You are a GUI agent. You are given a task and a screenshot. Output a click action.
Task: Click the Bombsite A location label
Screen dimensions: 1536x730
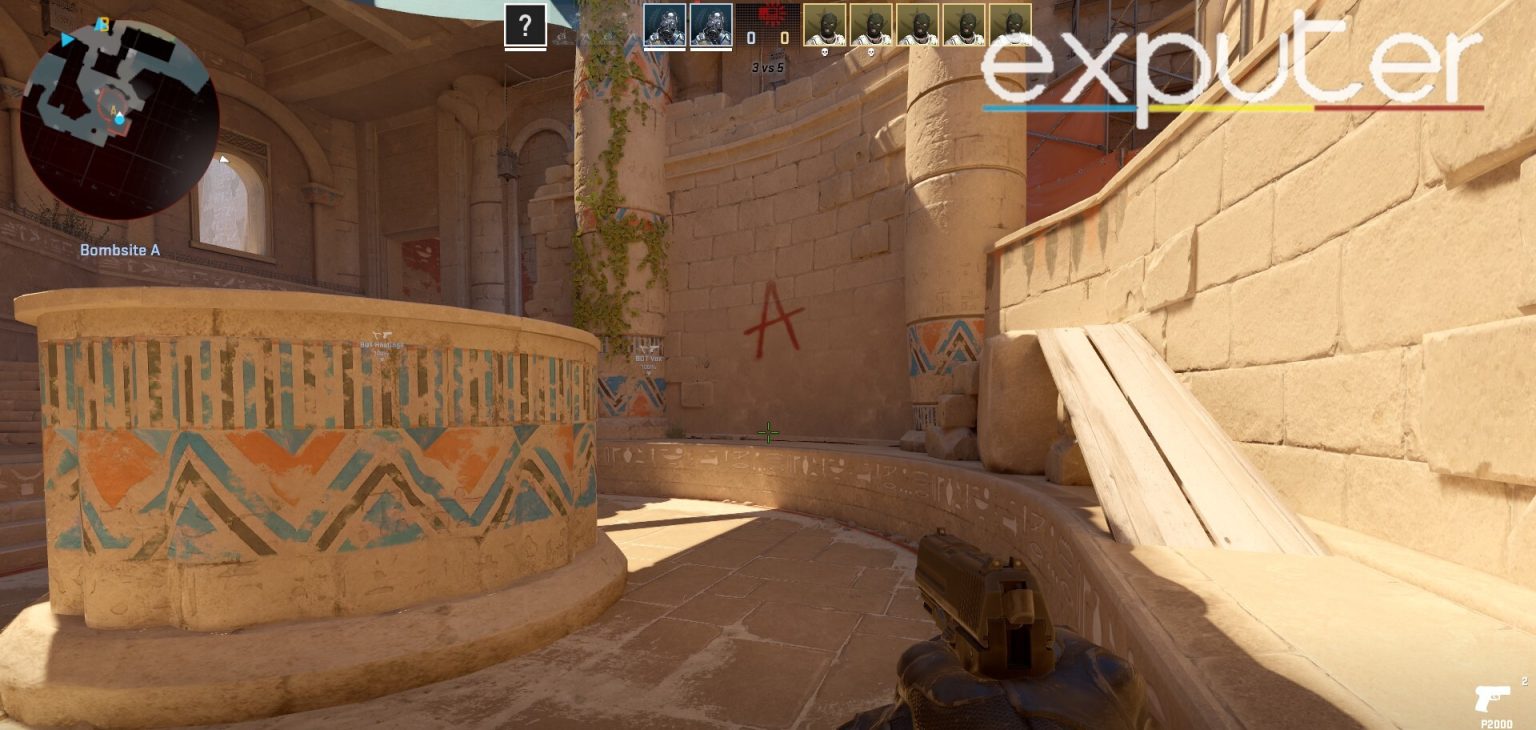[x=120, y=250]
